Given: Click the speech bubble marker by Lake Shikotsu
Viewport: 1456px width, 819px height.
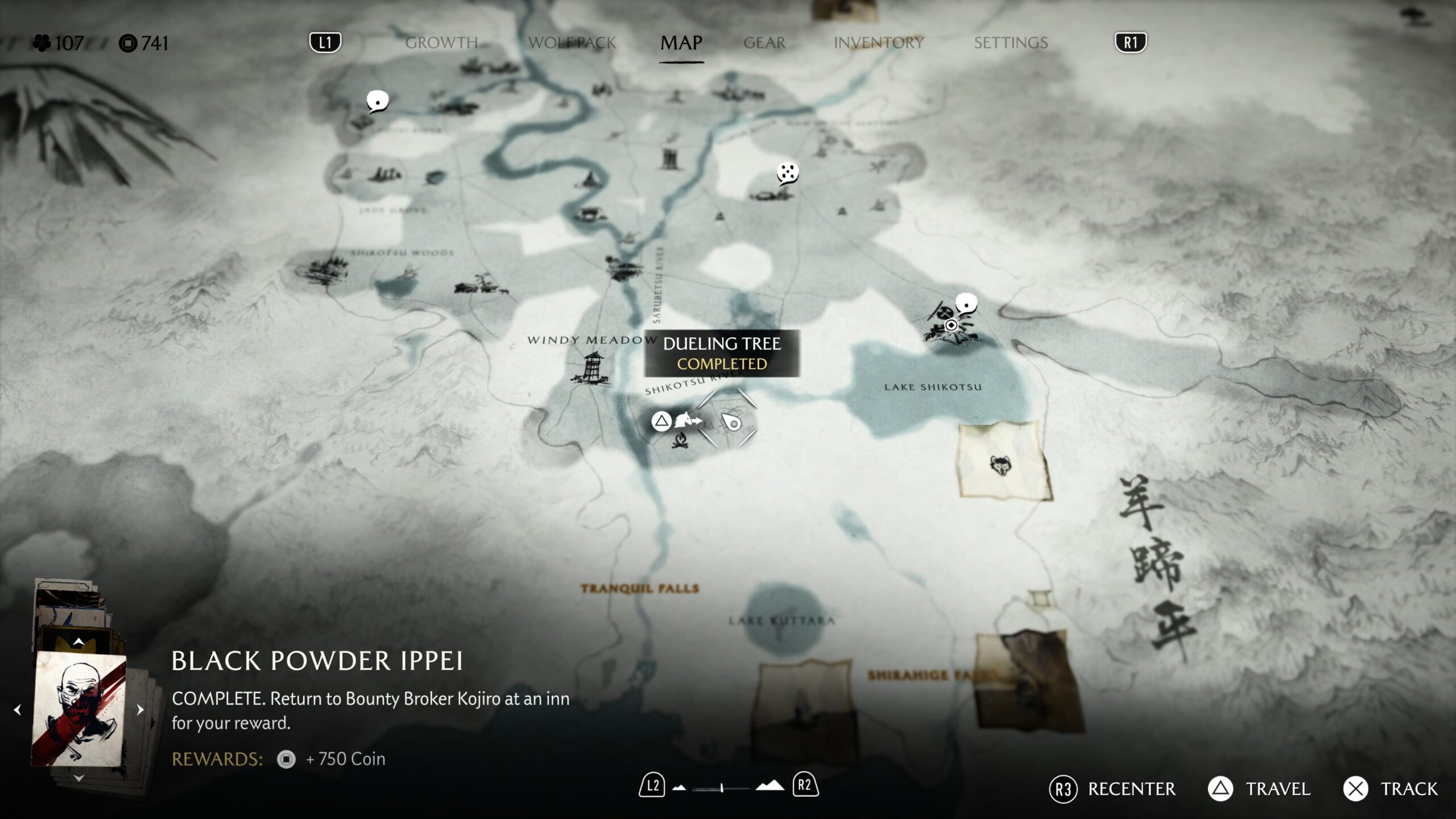Looking at the screenshot, I should click(966, 304).
